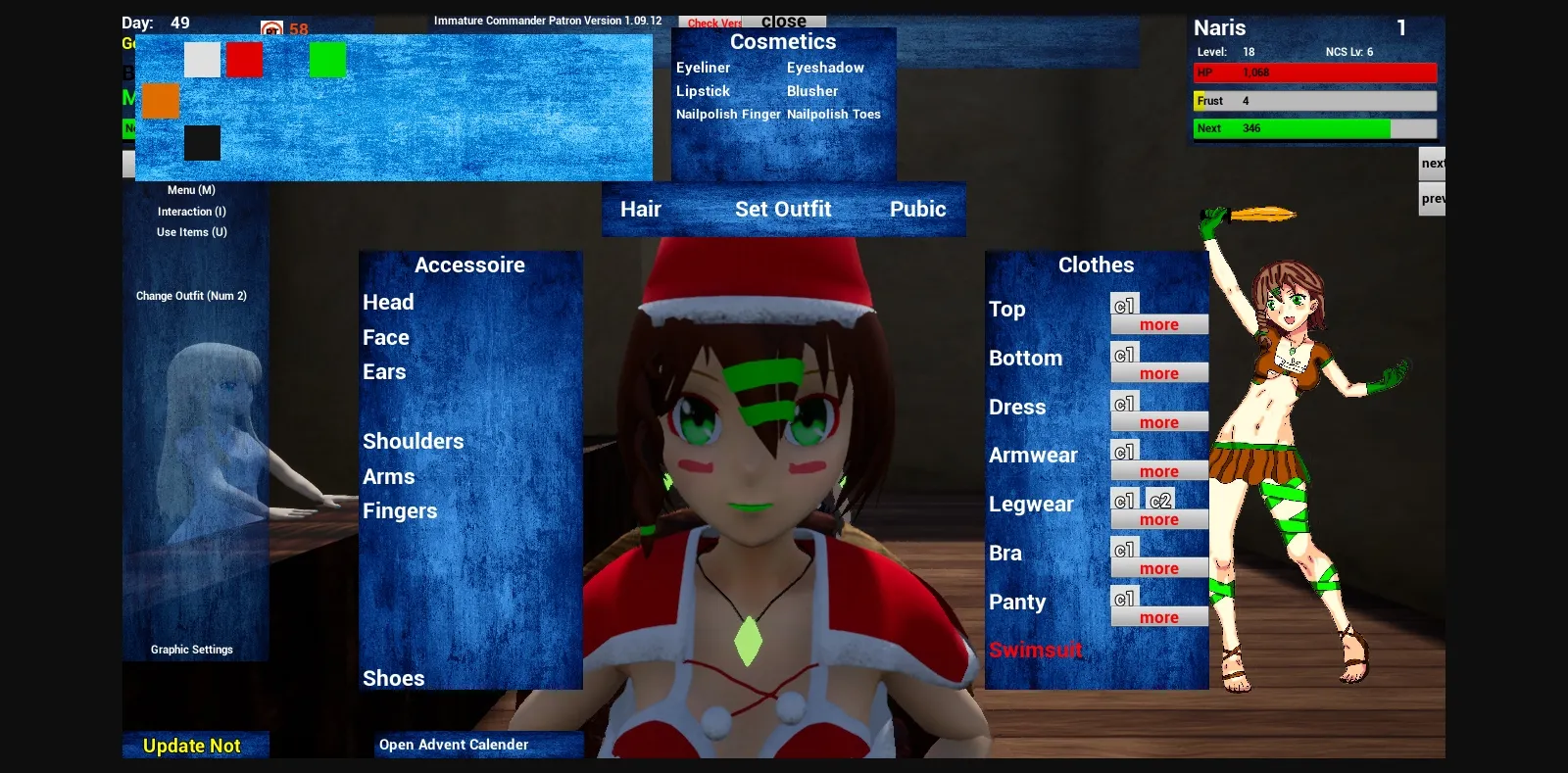
Task: Select the c2 icon for Legwear
Action: point(1160,500)
